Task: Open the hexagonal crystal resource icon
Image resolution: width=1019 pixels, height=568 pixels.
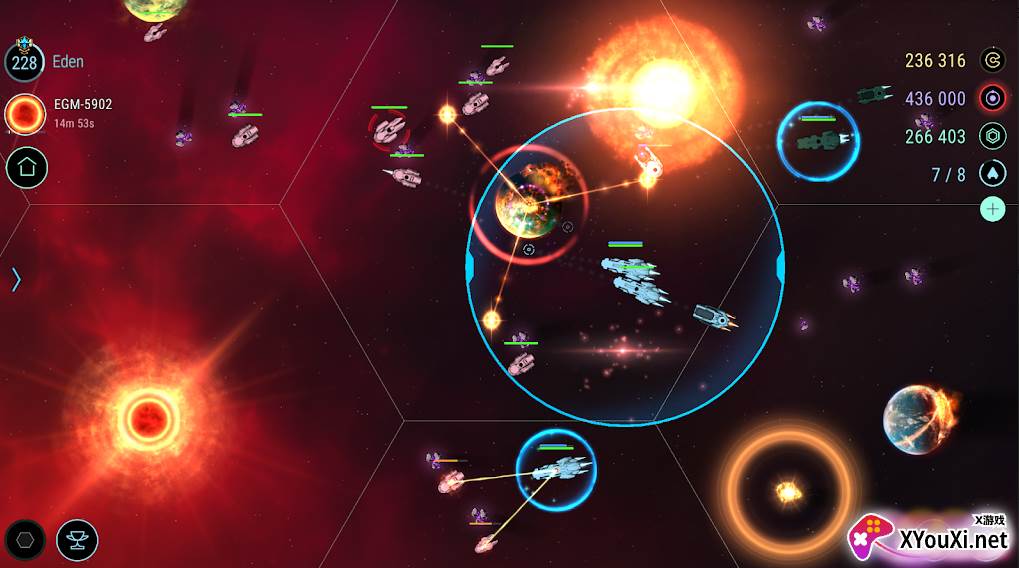Action: tap(992, 136)
